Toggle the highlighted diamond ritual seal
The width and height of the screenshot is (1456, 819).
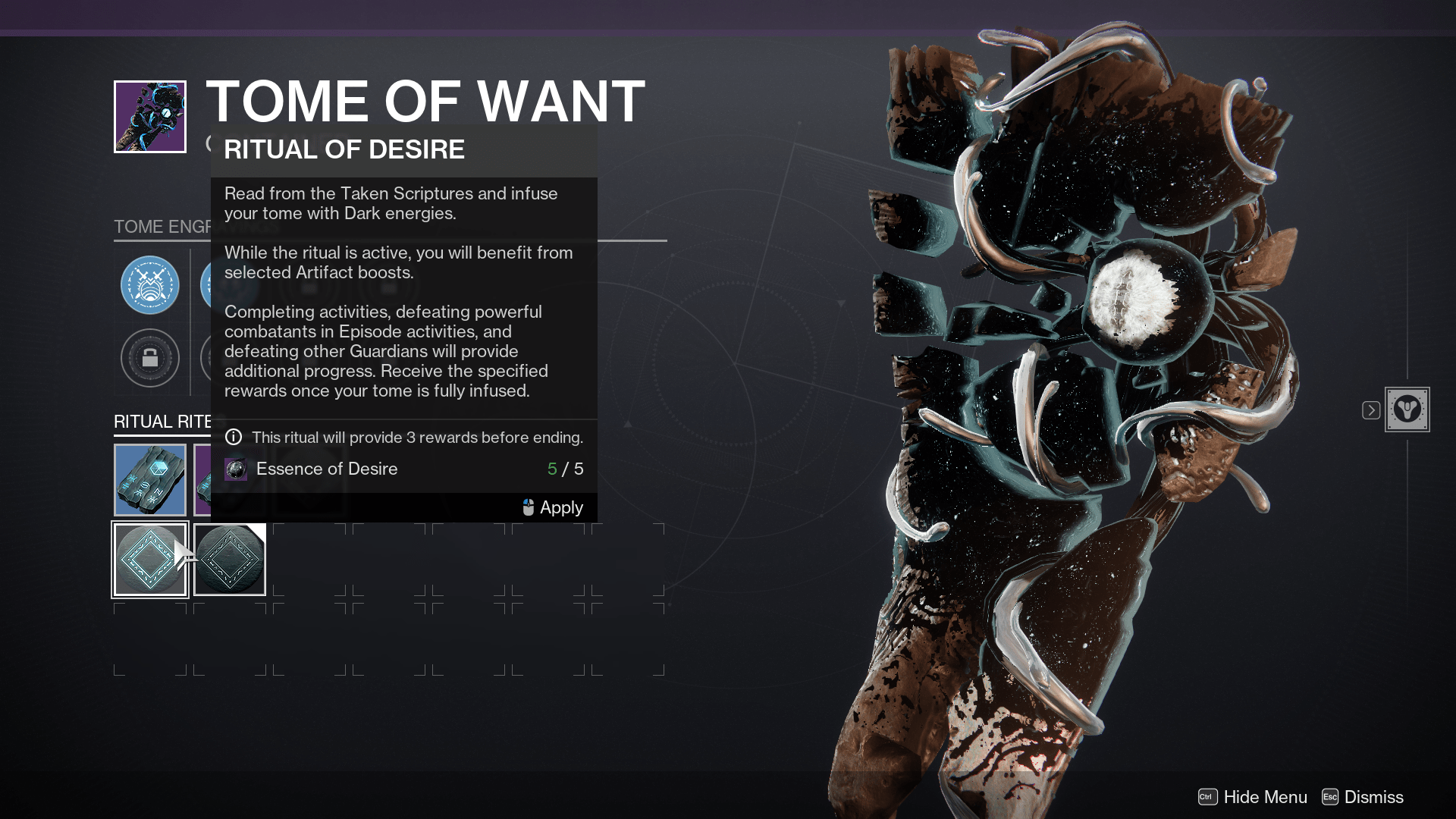(149, 559)
